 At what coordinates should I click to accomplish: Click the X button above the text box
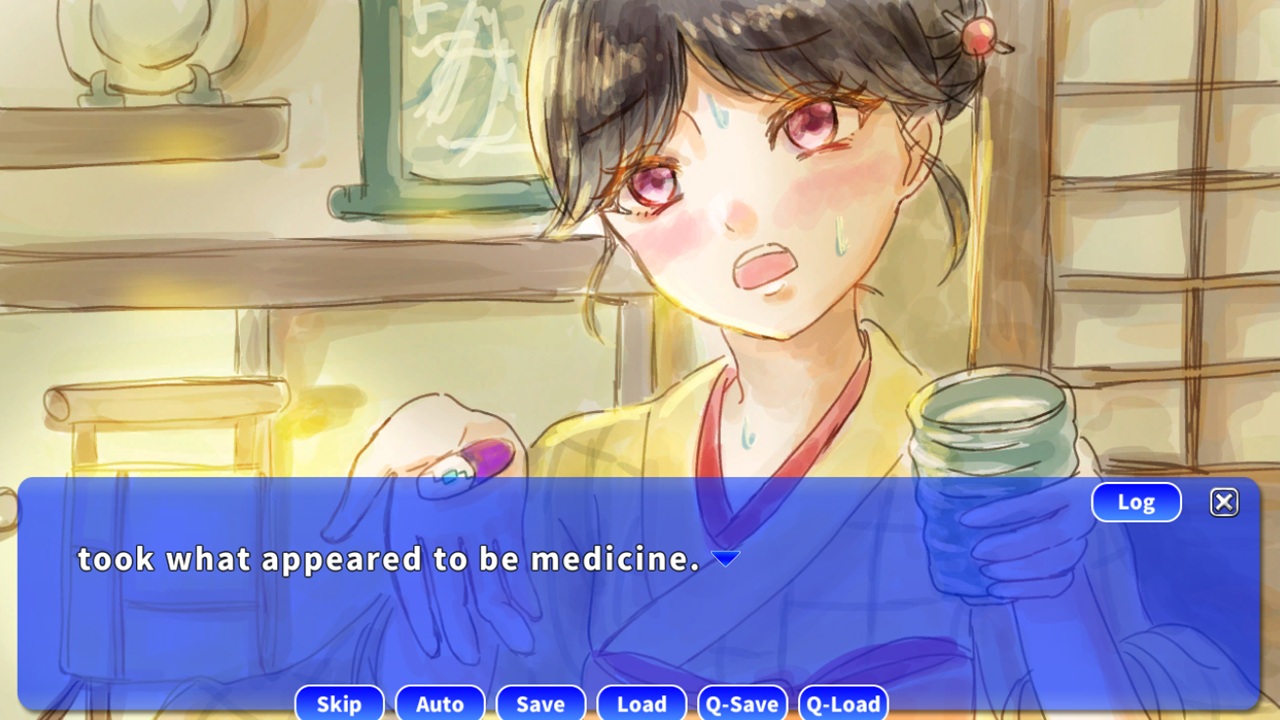(x=1224, y=502)
